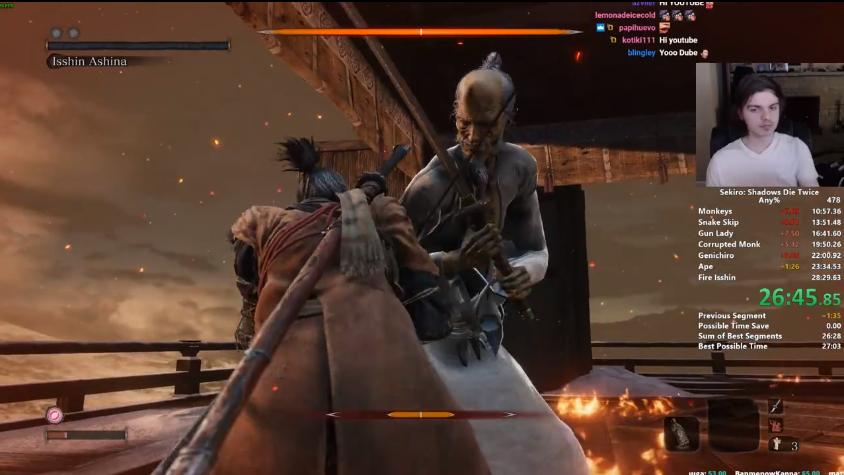Select the Fire Isshin split row

(768, 277)
